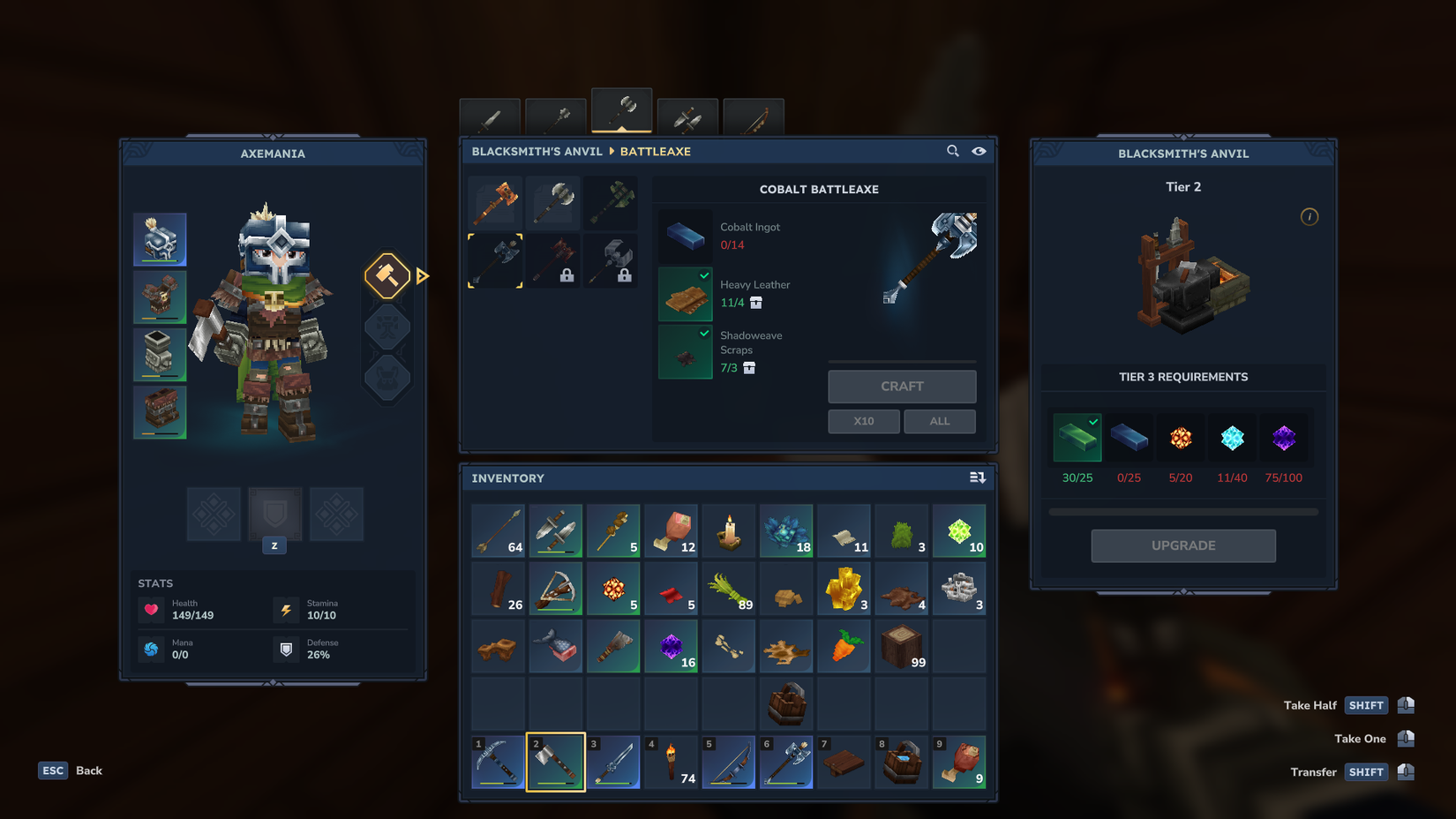This screenshot has width=1456, height=819.
Task: Expand the arrow next to the hammer station icon
Action: [423, 275]
